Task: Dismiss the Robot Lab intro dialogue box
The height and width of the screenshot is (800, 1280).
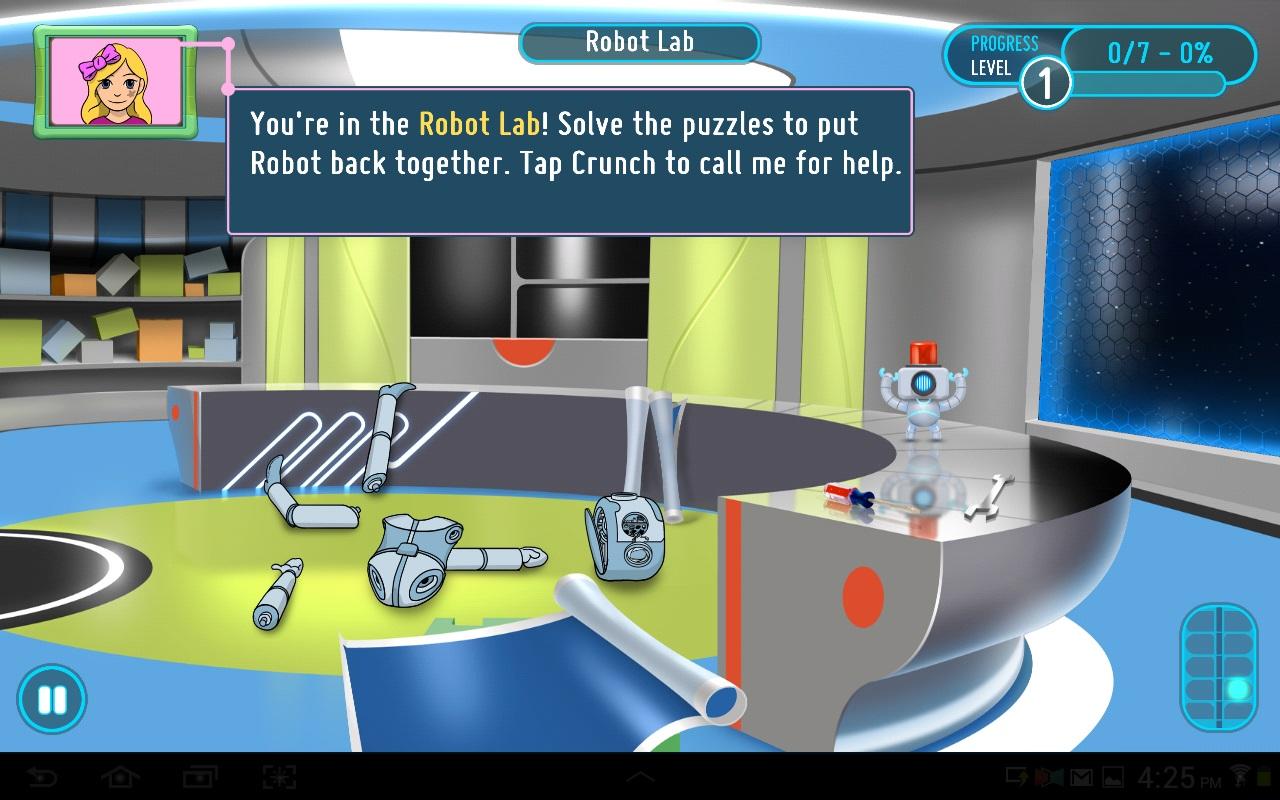Action: (x=570, y=162)
